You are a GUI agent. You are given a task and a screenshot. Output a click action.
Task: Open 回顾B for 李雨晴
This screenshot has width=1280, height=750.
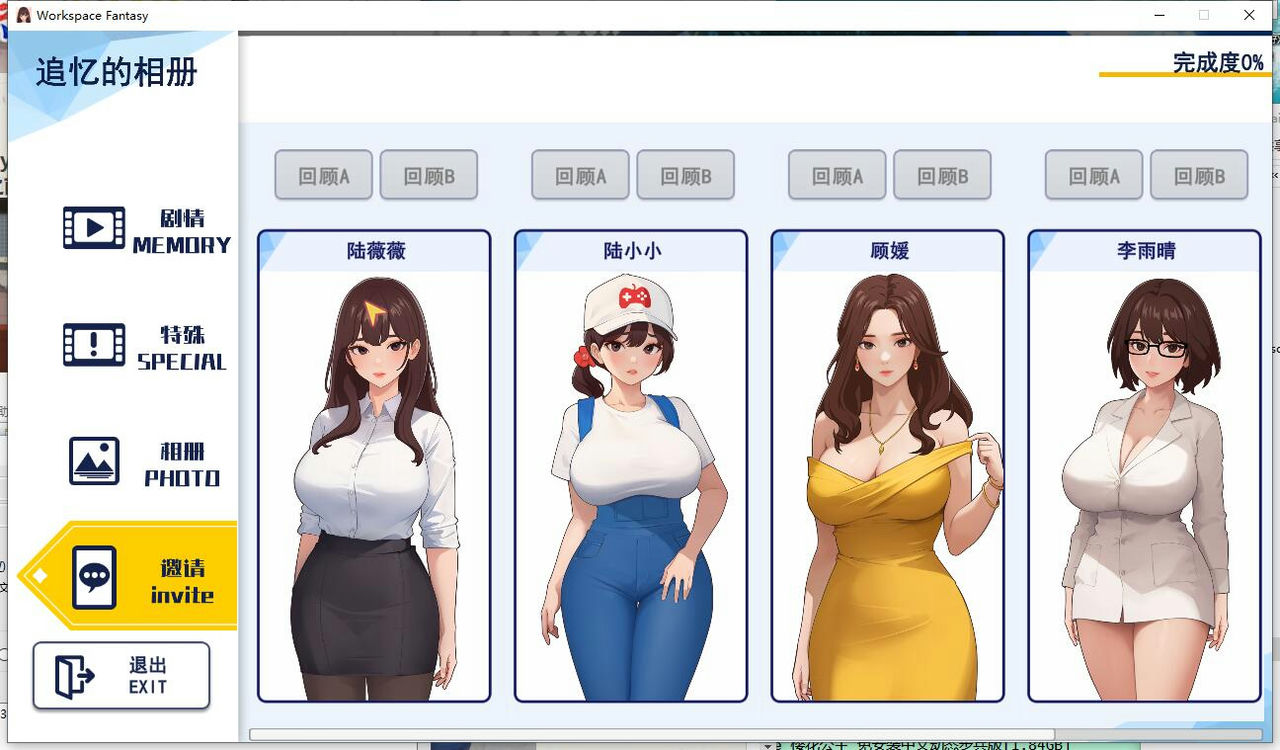click(1199, 174)
